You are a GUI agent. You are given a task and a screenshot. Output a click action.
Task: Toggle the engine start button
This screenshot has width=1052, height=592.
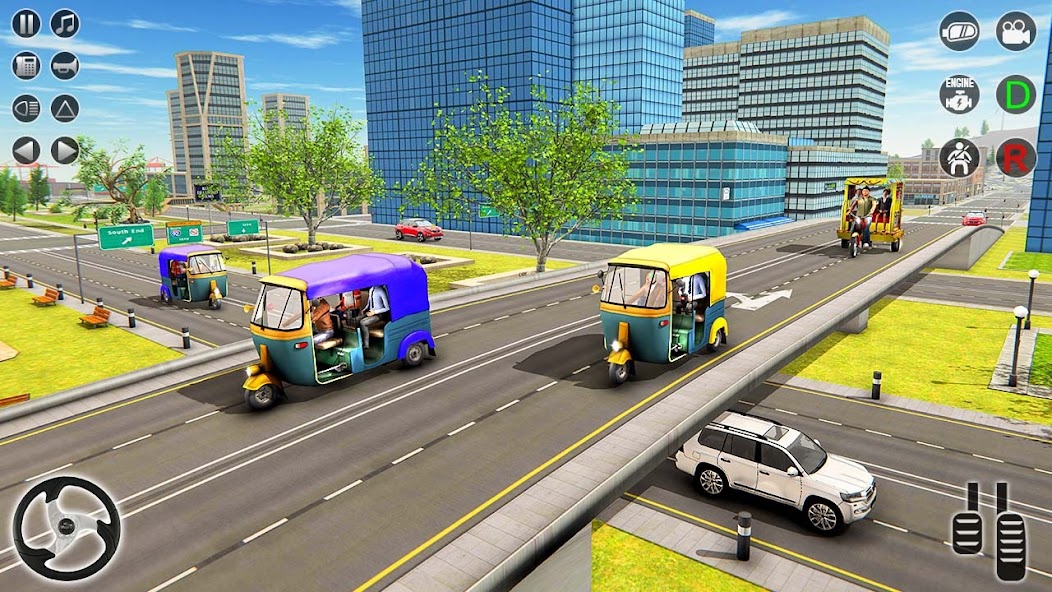click(x=959, y=94)
